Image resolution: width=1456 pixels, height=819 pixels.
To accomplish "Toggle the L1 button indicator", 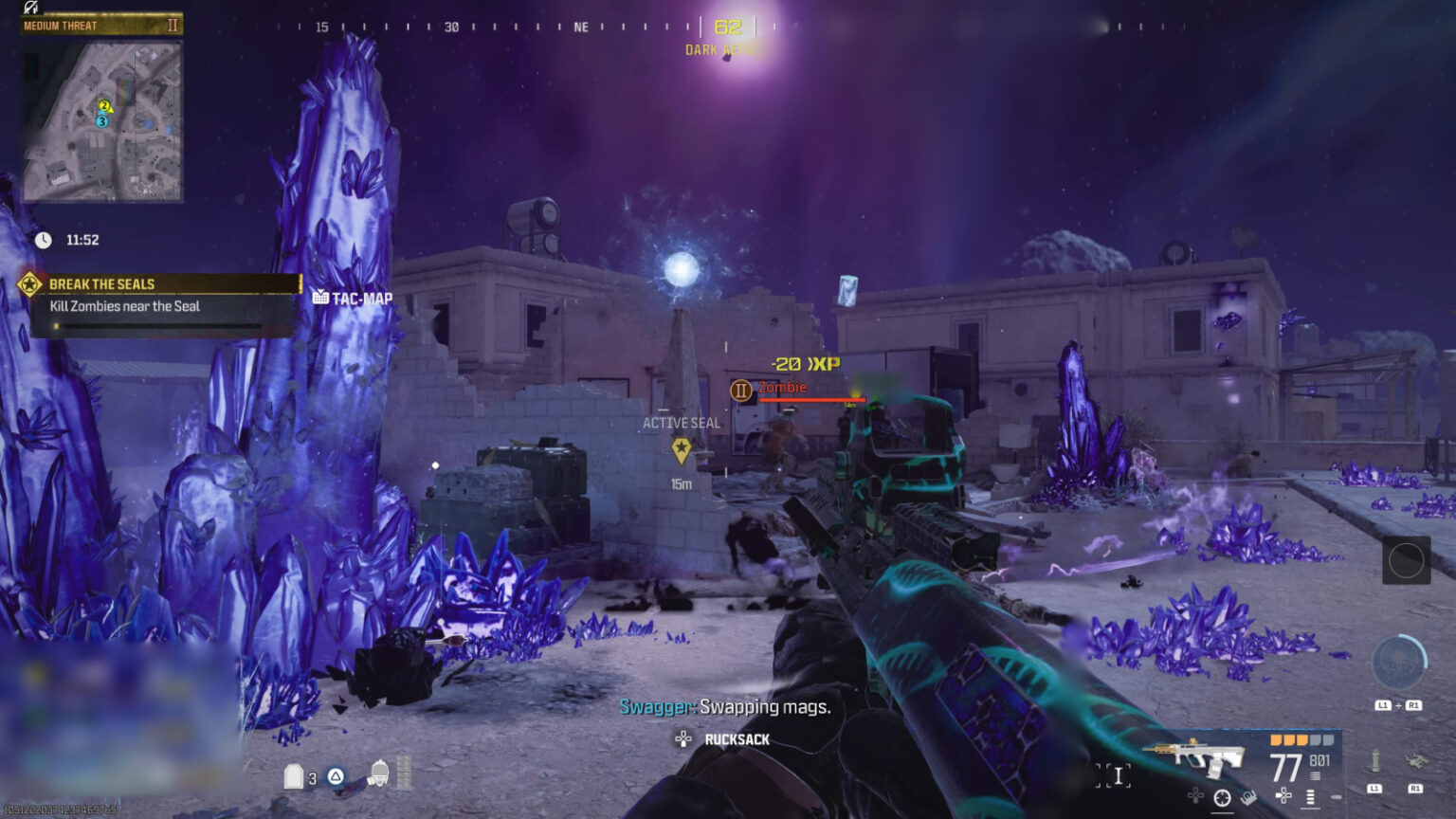I will (x=1374, y=788).
